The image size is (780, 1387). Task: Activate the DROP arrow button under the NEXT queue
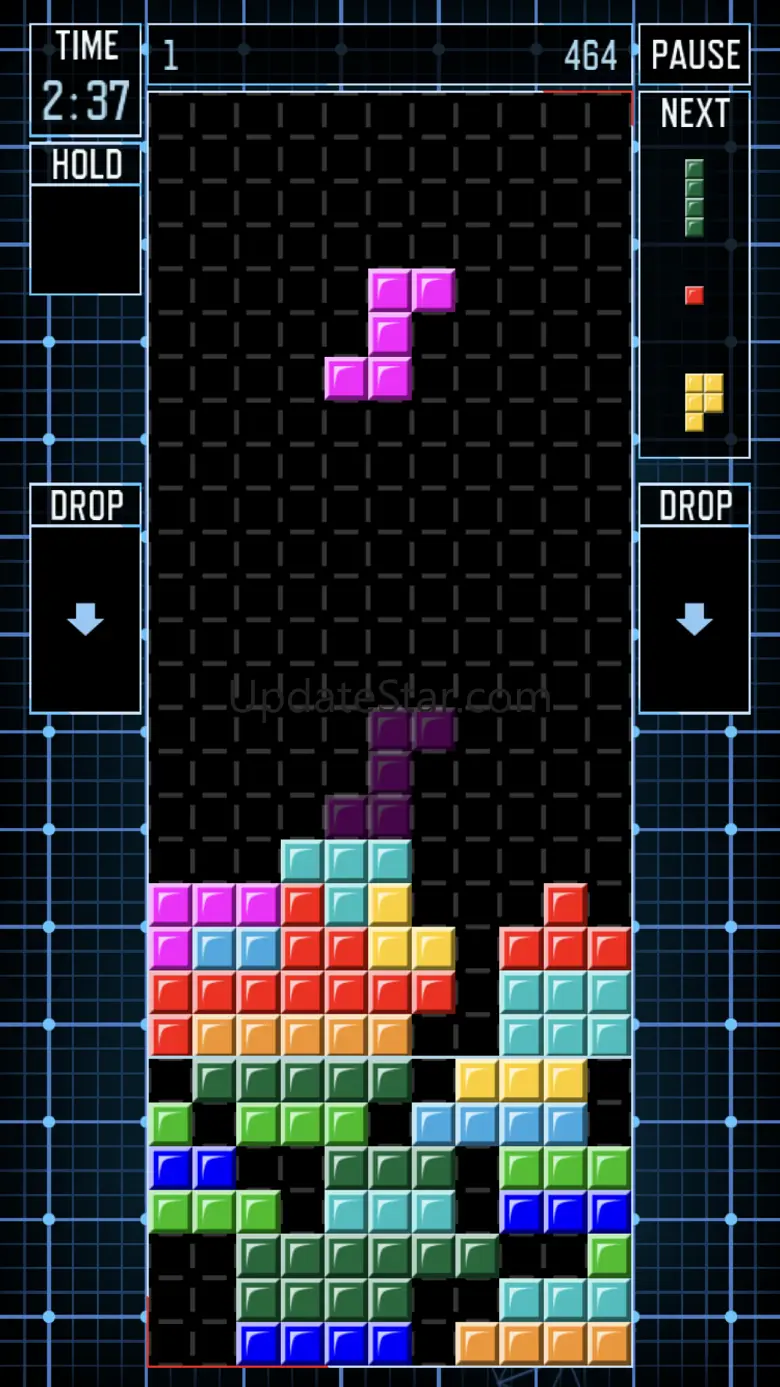coord(694,618)
